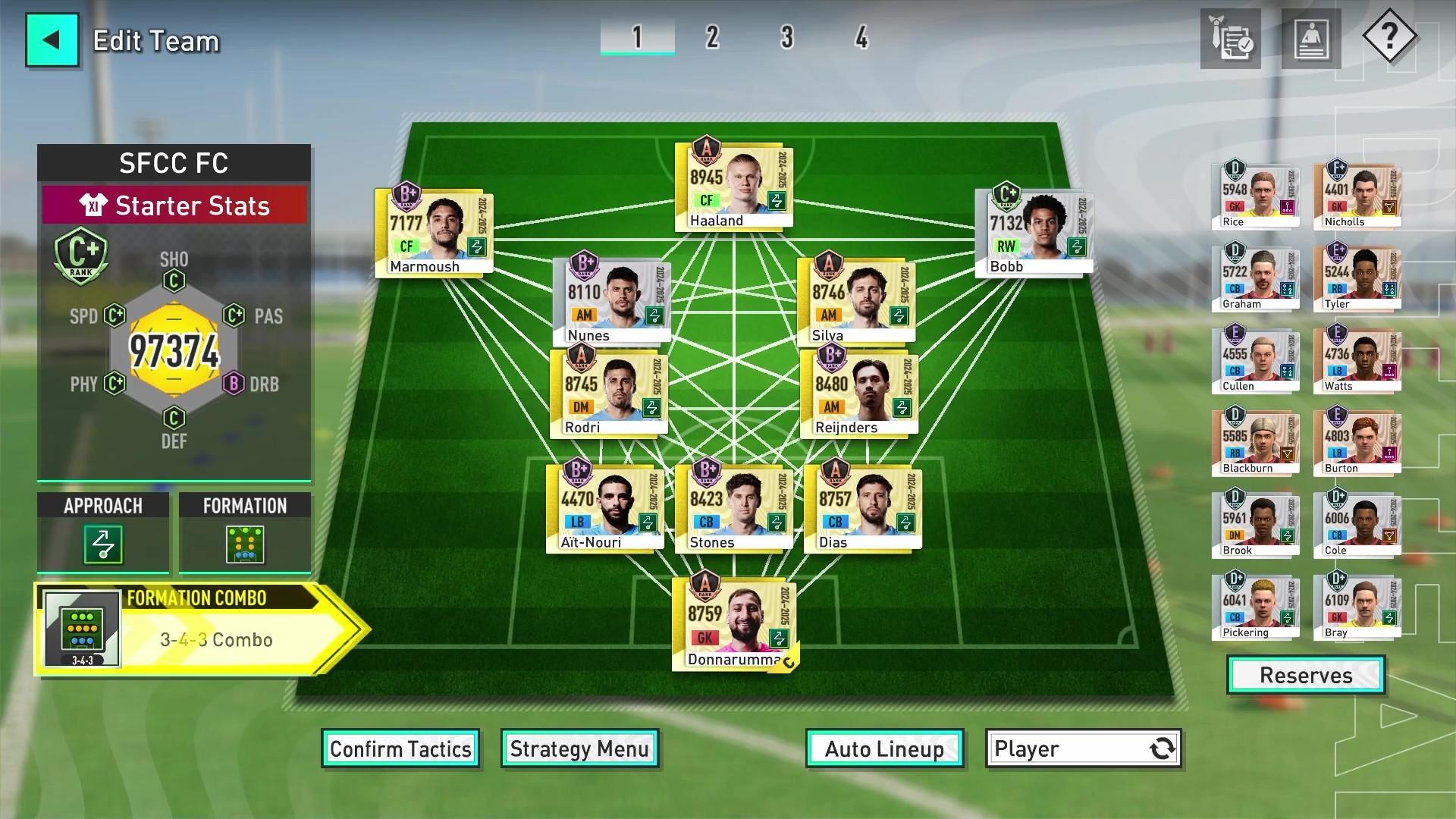Screen dimensions: 1456x819
Task: Click the swap arrows icon on Haaland's card
Action: [775, 199]
